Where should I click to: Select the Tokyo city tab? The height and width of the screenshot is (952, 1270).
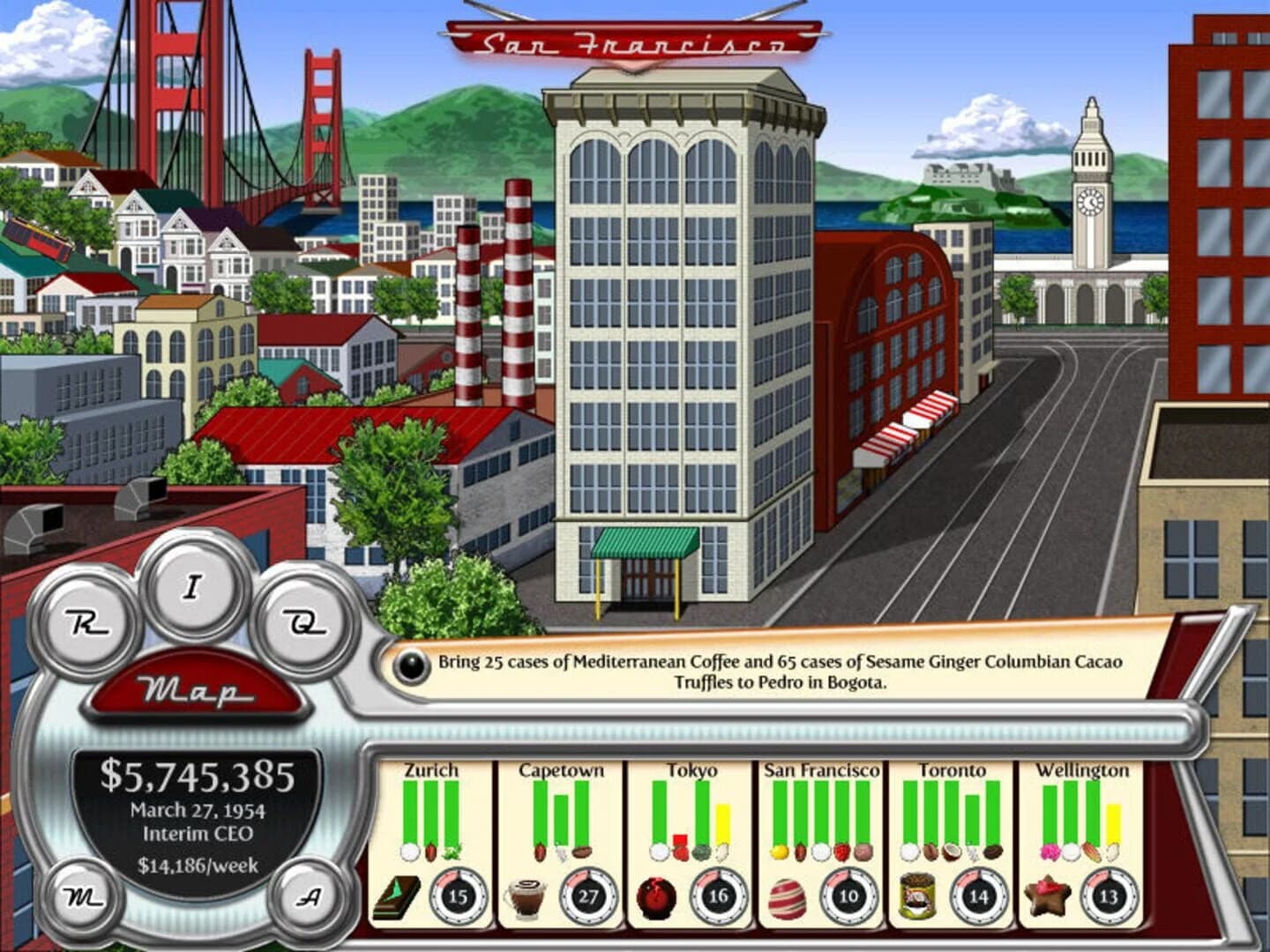coord(692,768)
